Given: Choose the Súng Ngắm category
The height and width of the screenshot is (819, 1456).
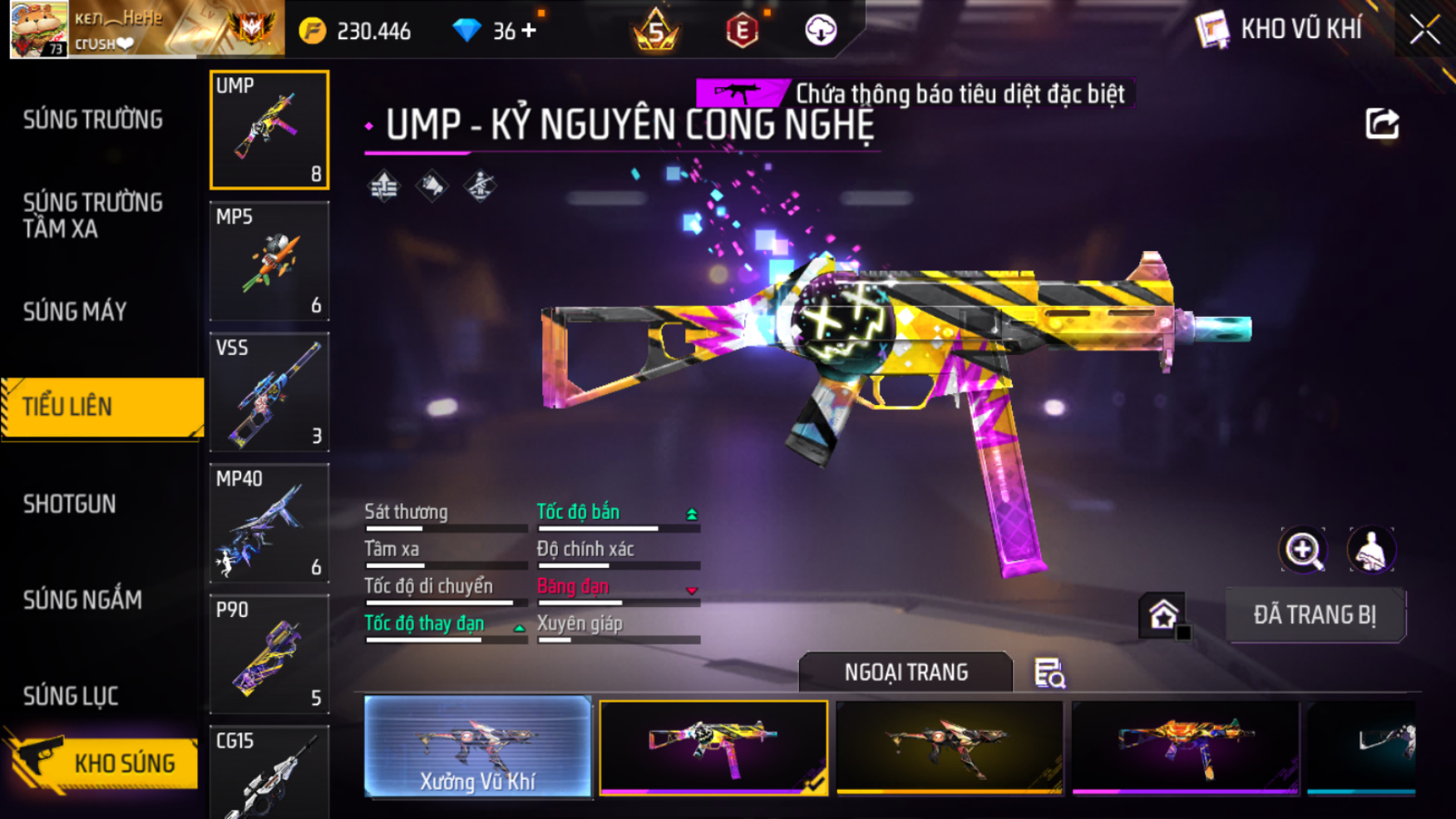Looking at the screenshot, I should pyautogui.click(x=82, y=599).
